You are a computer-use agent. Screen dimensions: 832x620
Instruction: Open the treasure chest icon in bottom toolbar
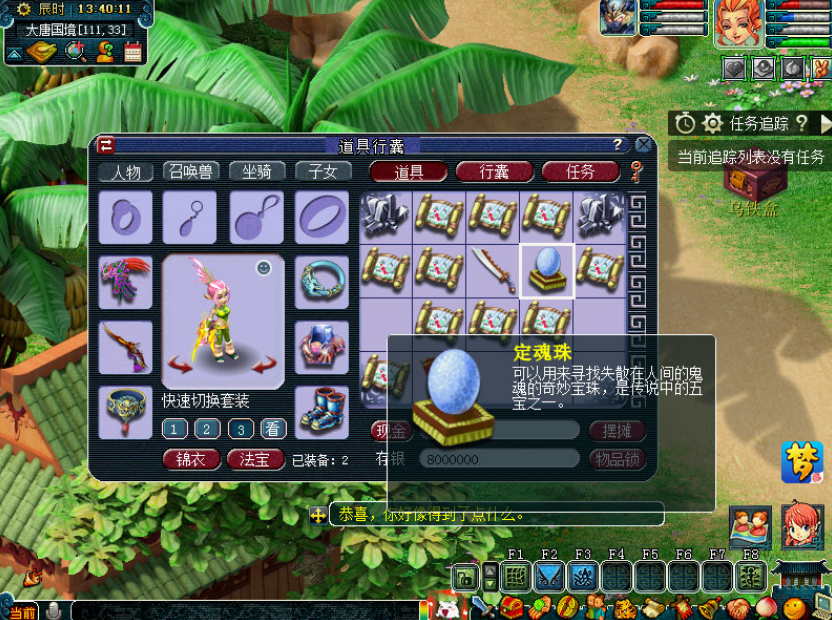(512, 607)
